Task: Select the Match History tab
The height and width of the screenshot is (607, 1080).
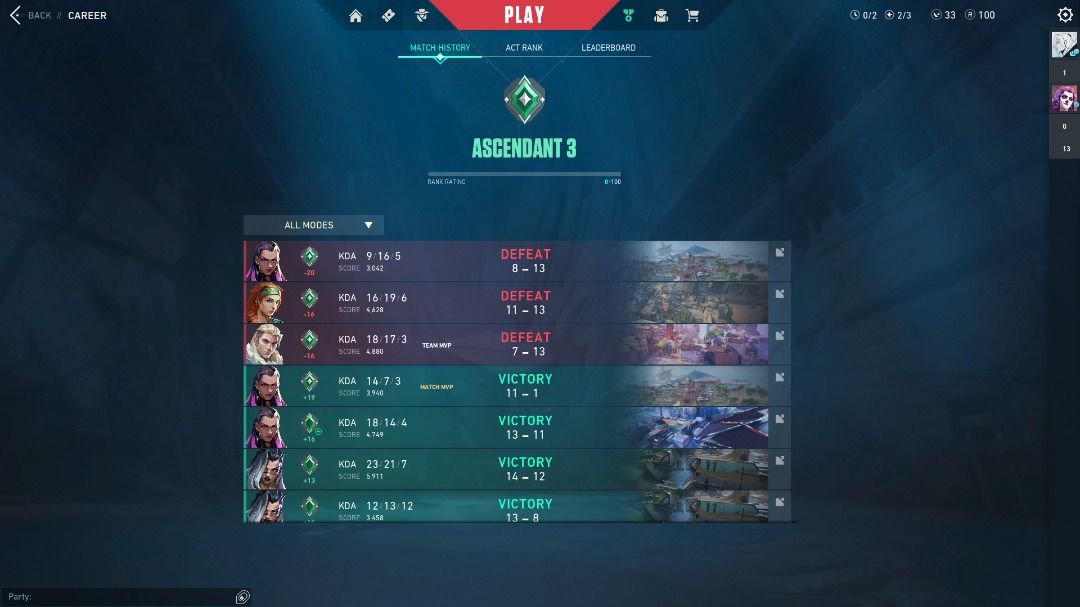Action: (x=440, y=48)
